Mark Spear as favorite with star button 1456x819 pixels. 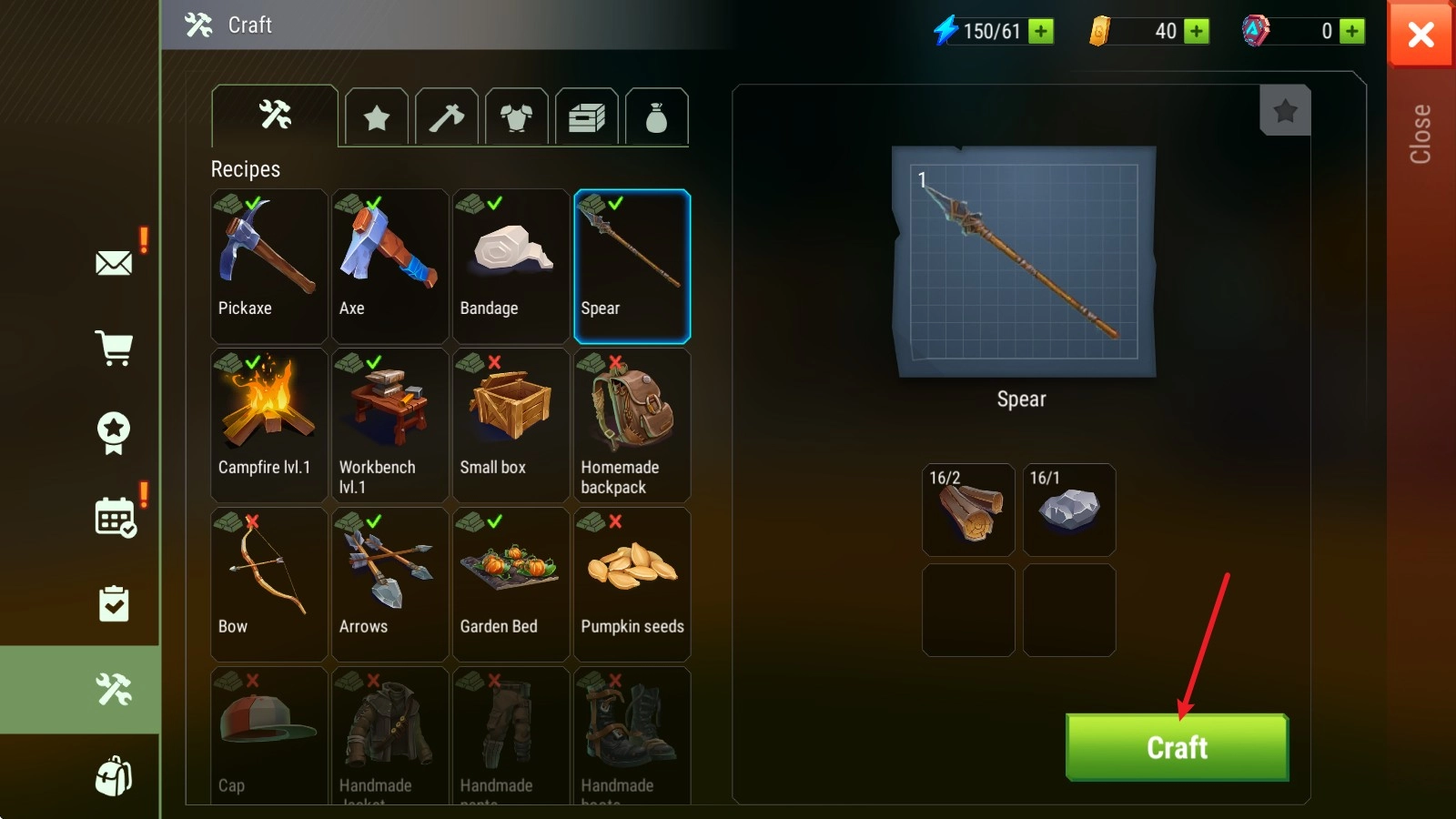[x=1285, y=111]
